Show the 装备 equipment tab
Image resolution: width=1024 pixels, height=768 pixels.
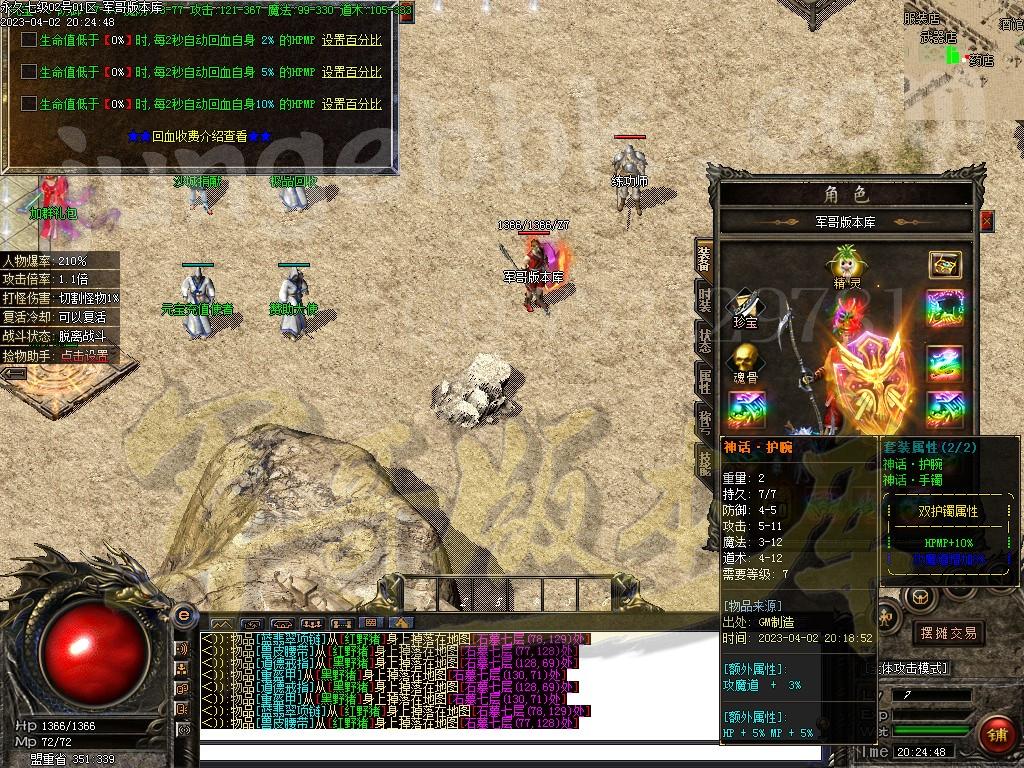tap(704, 256)
